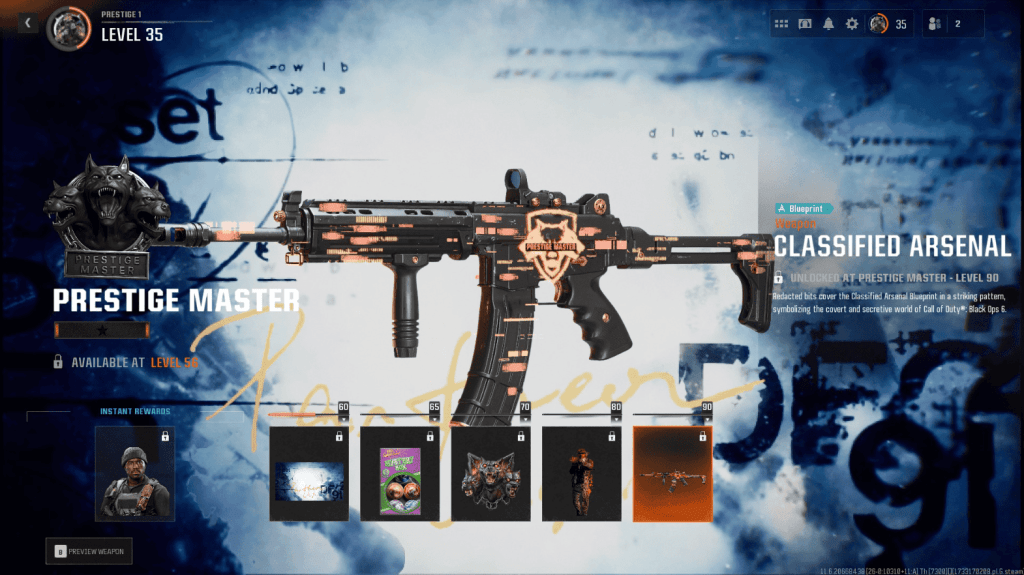The height and width of the screenshot is (575, 1024).
Task: Click the Preview Weapon button
Action: click(x=89, y=550)
